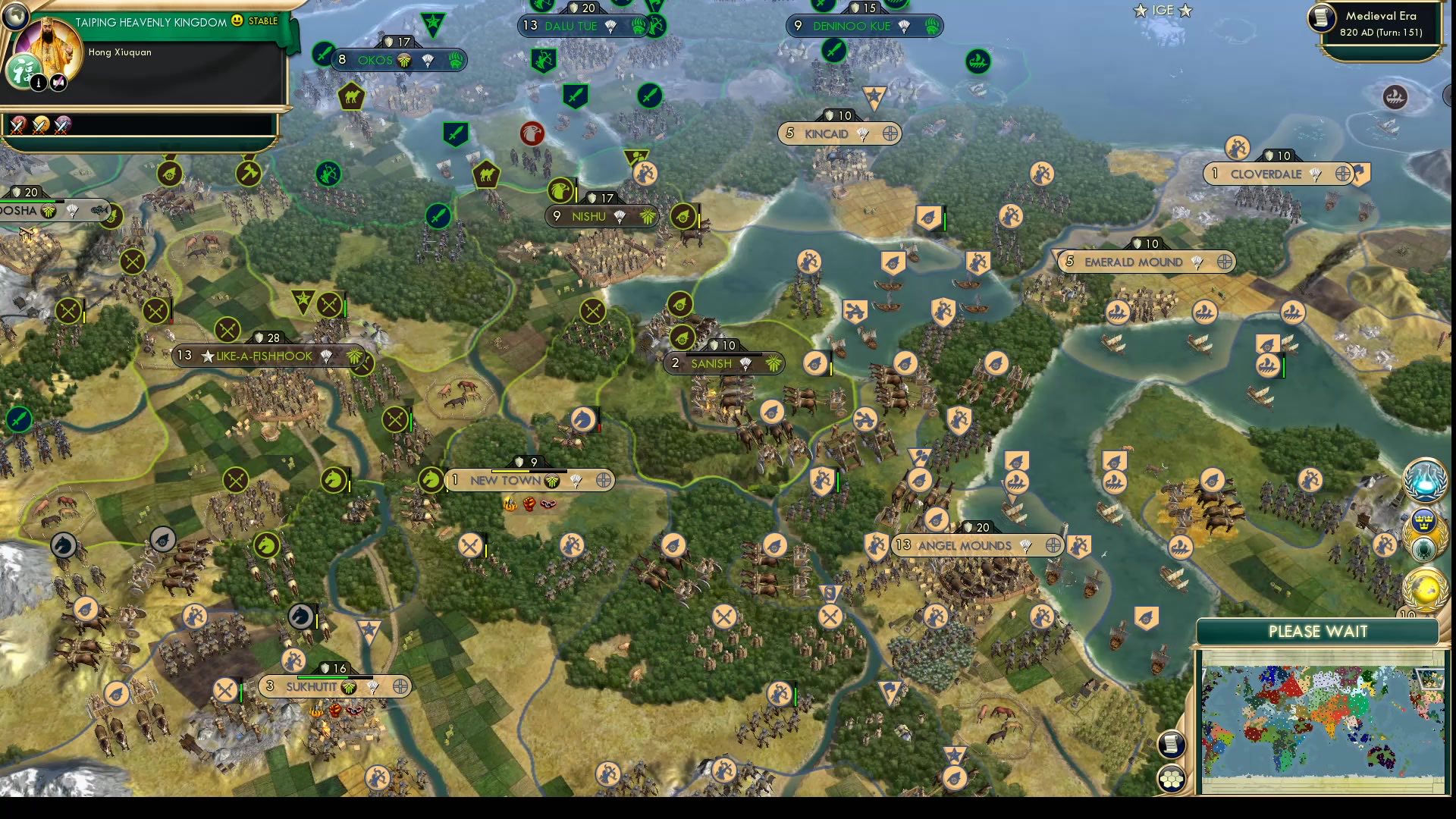
Task: Select the Sanish city banner
Action: tap(713, 363)
